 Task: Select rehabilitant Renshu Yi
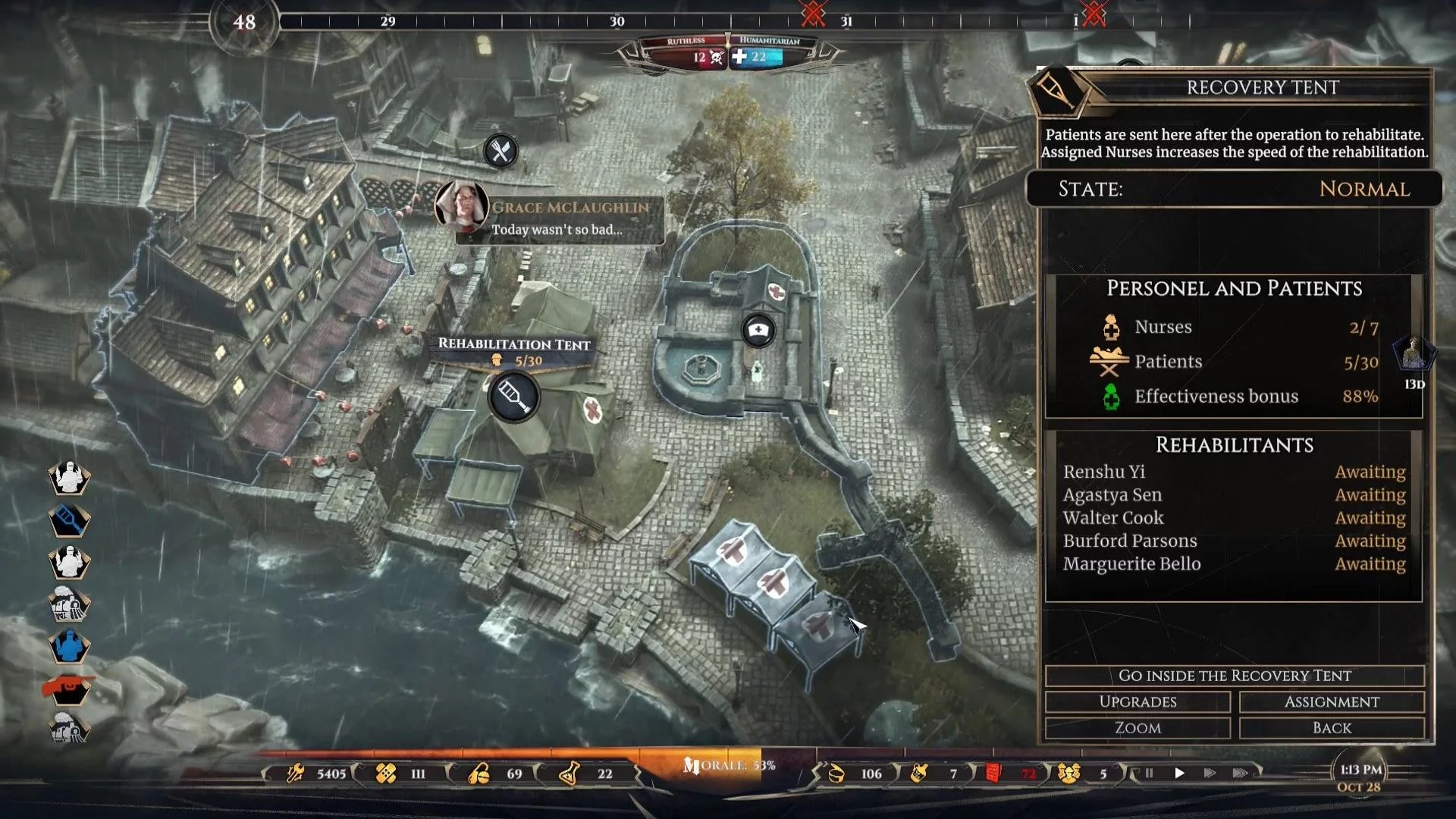(1104, 472)
